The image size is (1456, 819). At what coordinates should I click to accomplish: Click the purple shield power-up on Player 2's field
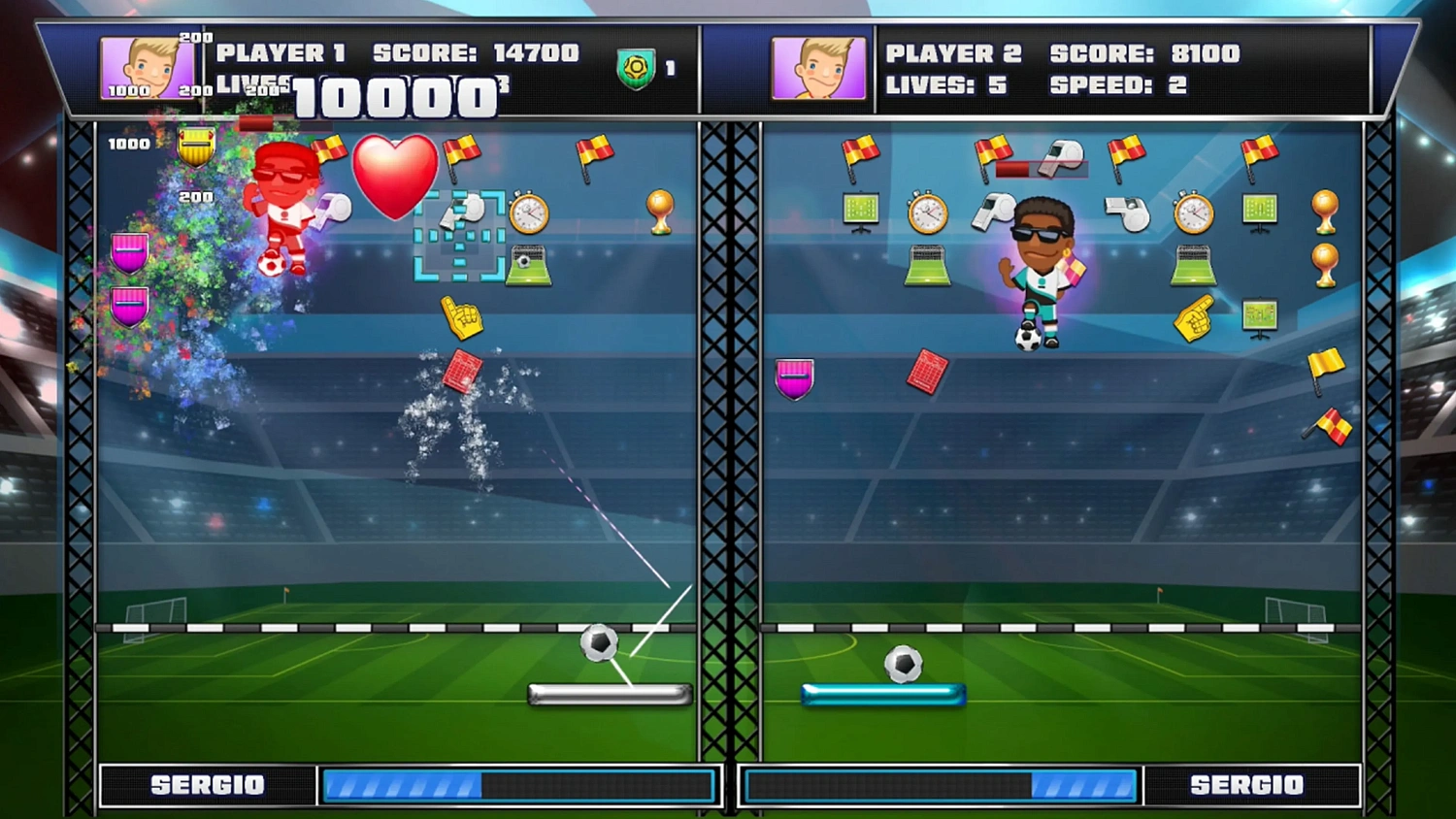(x=794, y=378)
